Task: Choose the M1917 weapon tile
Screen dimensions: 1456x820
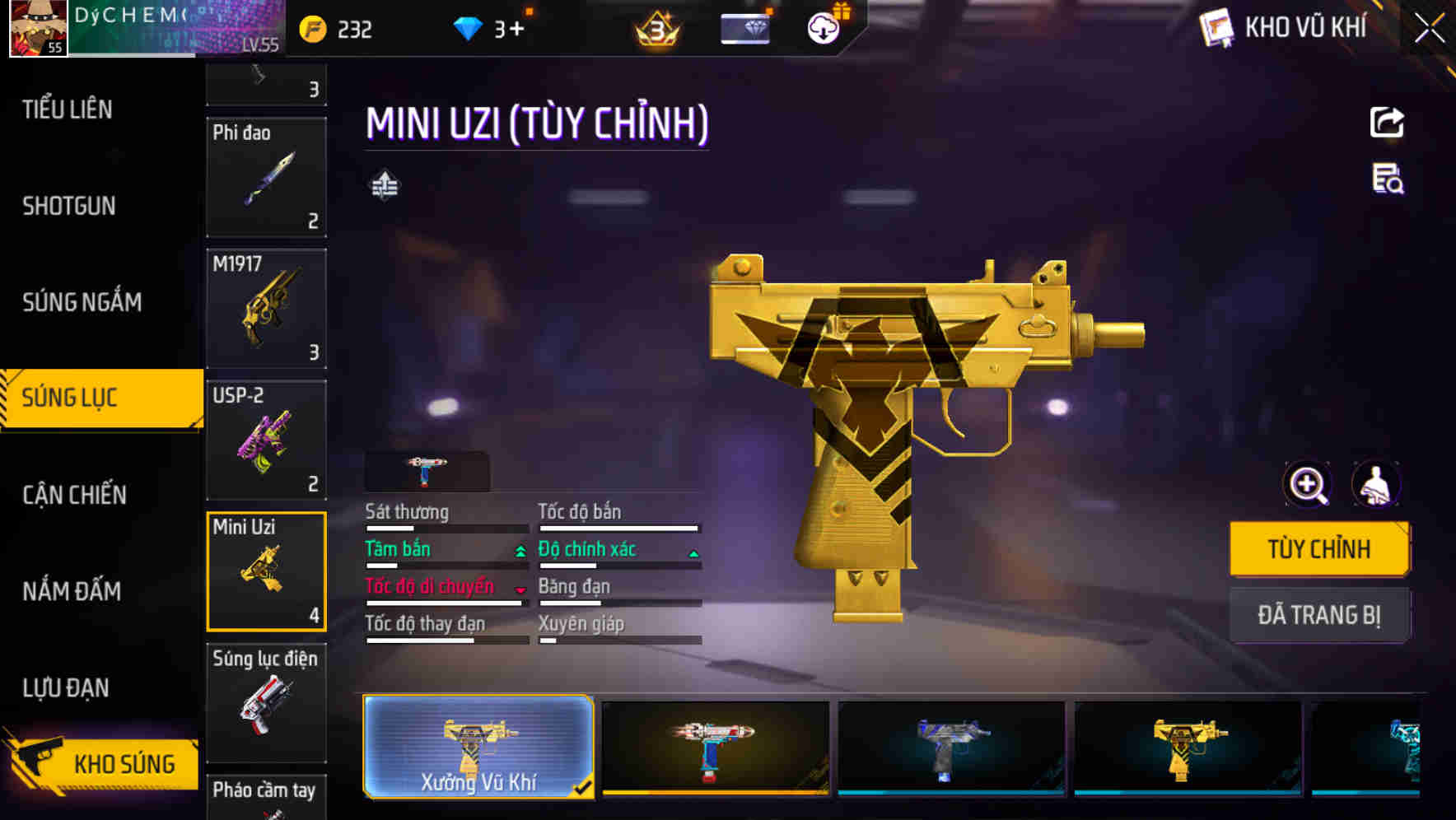Action: [x=266, y=309]
